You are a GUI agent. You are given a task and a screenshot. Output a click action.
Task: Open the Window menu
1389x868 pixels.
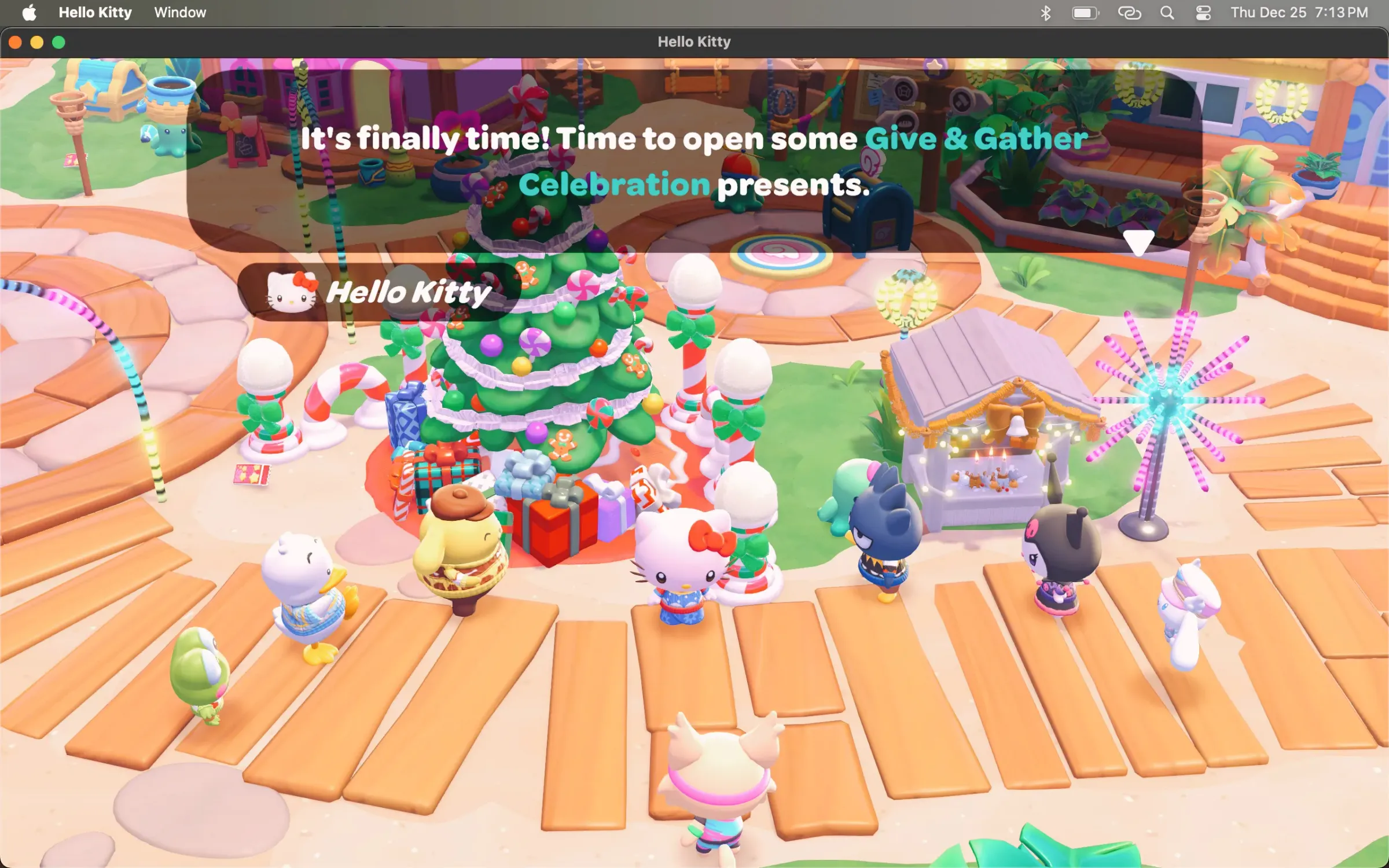(179, 12)
